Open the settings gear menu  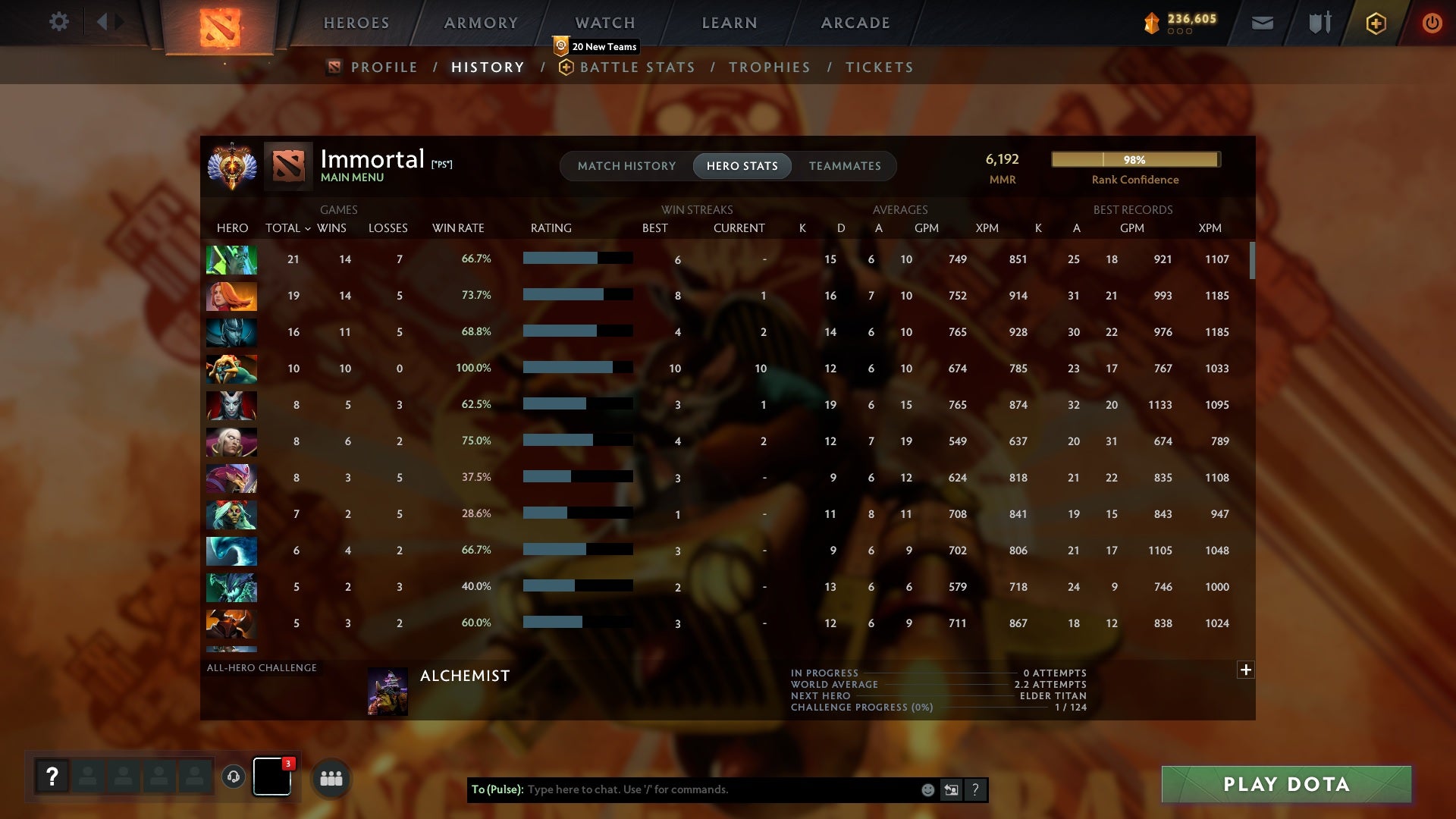(59, 22)
